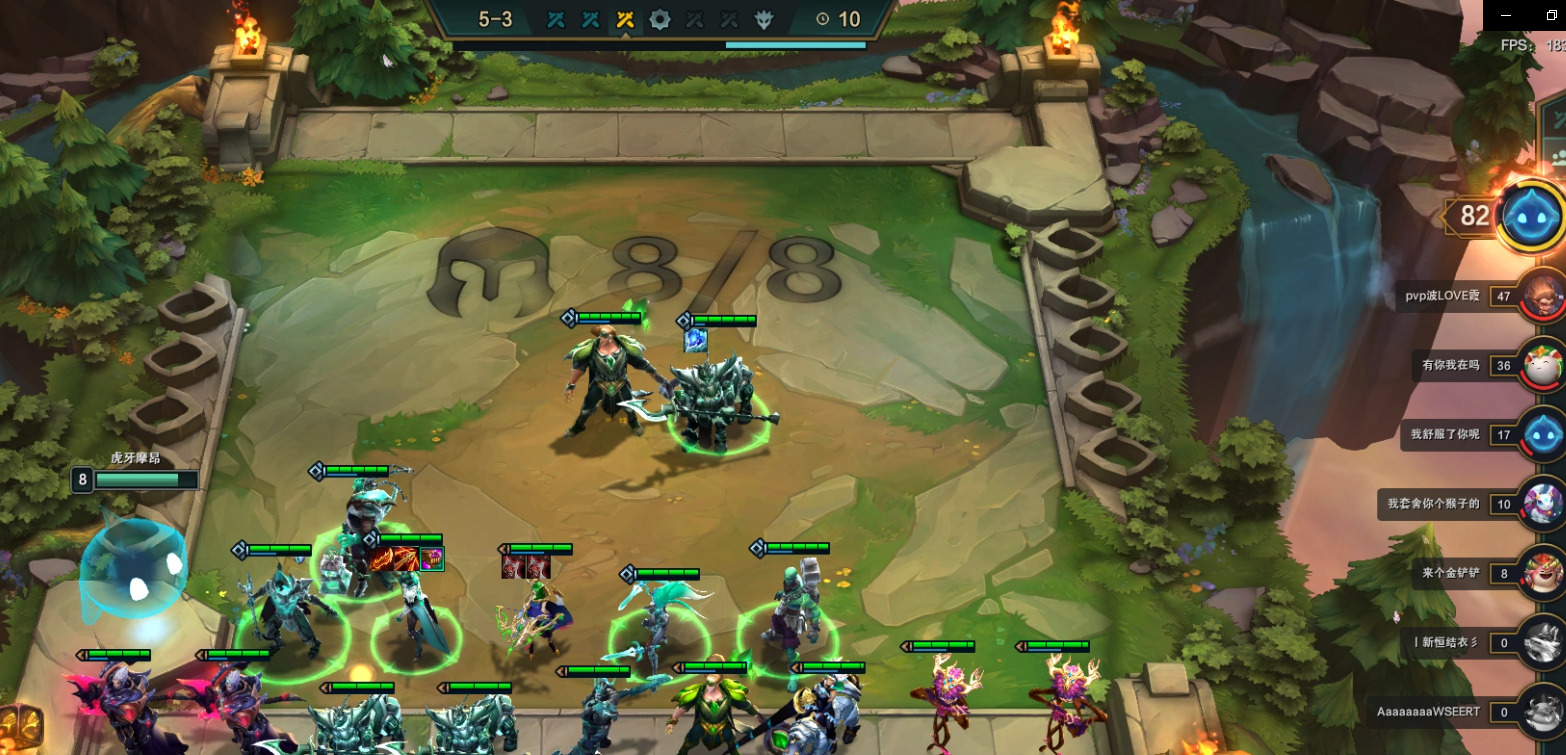
Task: Select eliminated player 丨新恒结衣彡
Action: coord(1542,642)
